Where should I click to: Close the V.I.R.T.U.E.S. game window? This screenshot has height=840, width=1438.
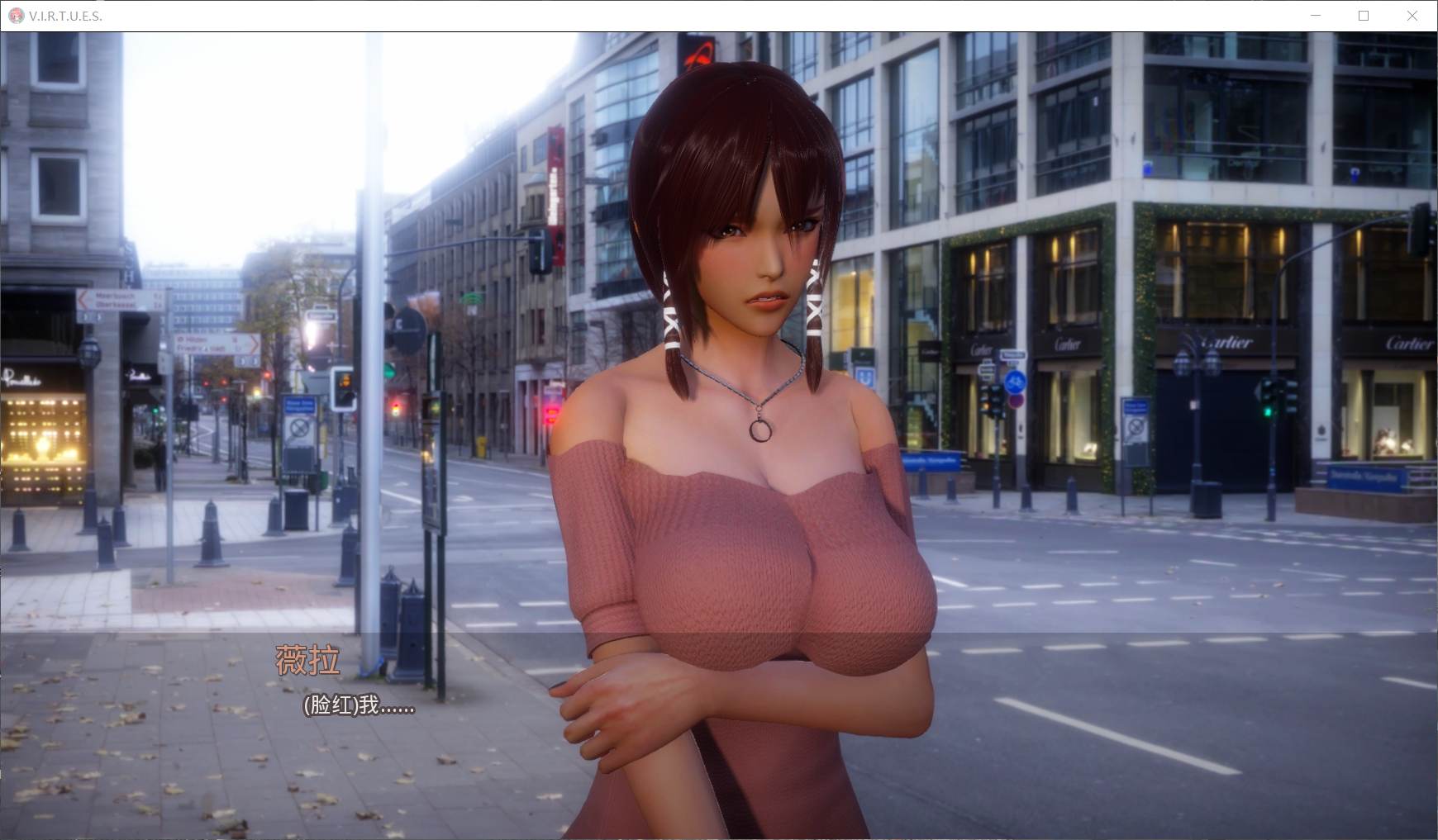pyautogui.click(x=1412, y=16)
